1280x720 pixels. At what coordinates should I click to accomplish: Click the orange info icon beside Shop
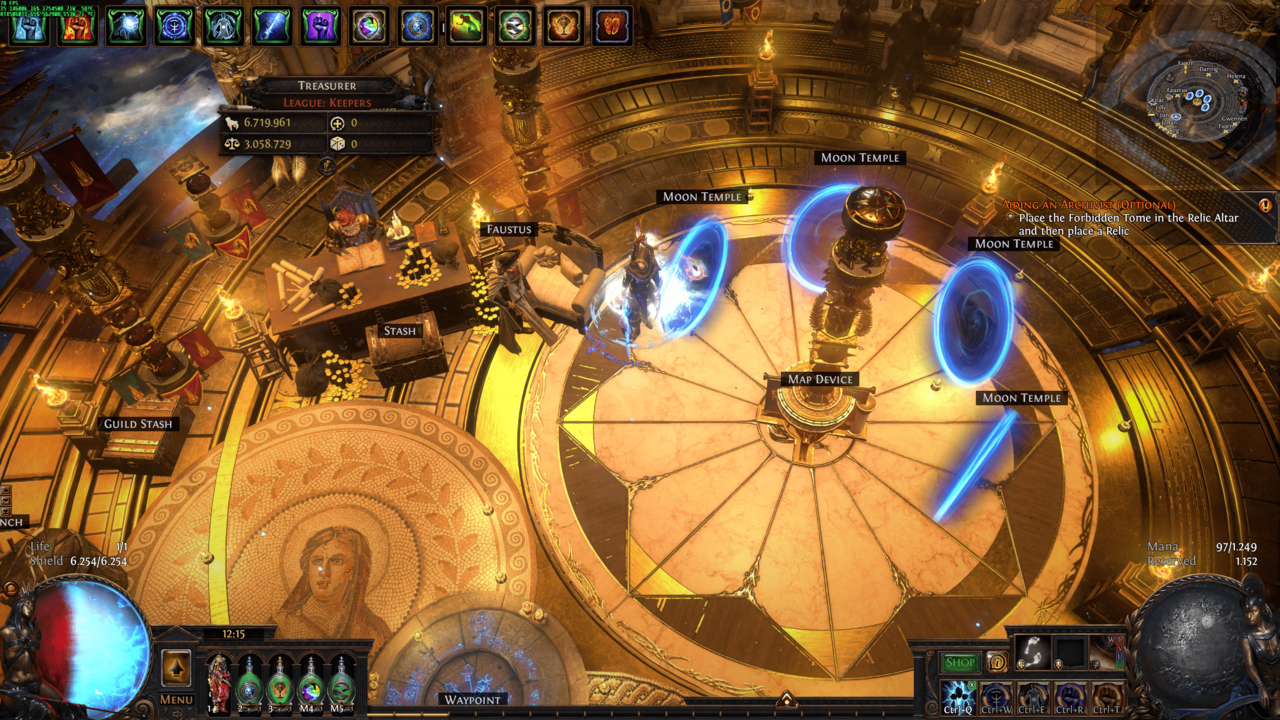coord(997,662)
